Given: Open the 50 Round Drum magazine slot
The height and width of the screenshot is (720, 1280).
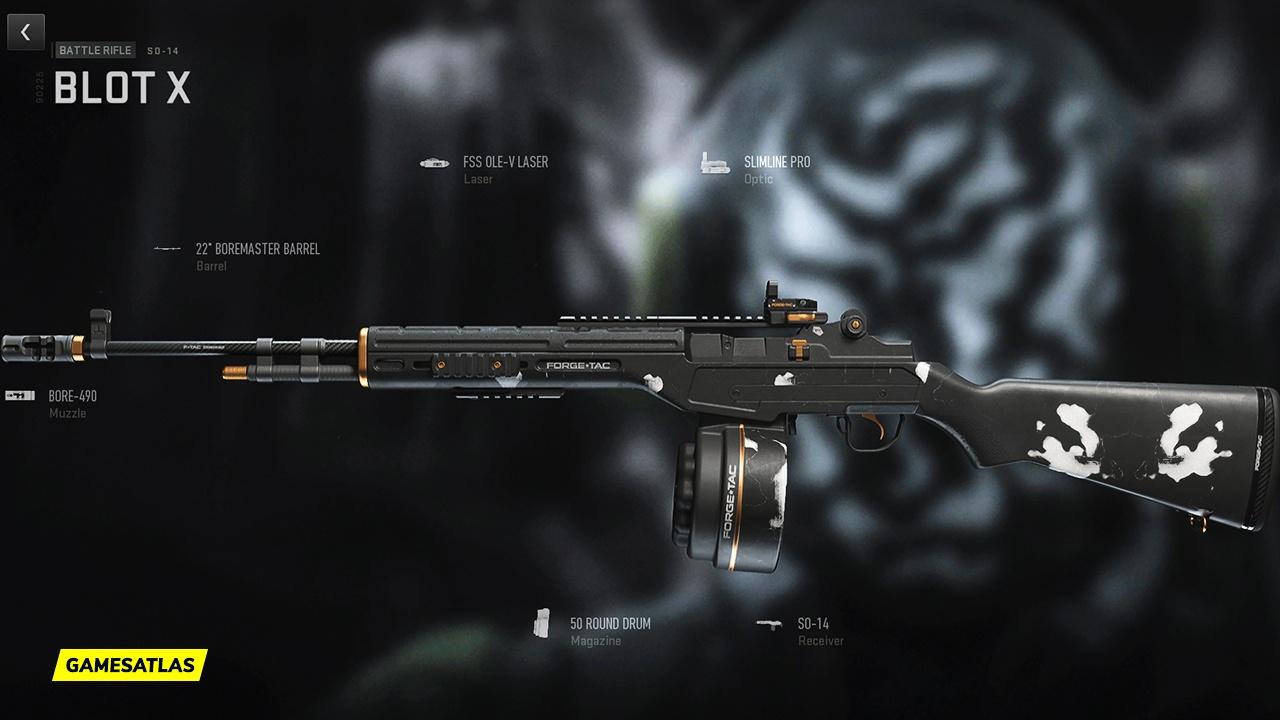Looking at the screenshot, I should 609,624.
